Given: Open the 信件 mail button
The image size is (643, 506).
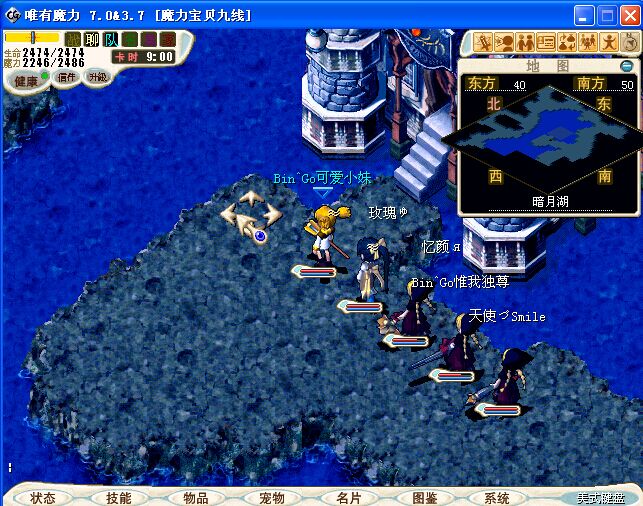Looking at the screenshot, I should 66,77.
